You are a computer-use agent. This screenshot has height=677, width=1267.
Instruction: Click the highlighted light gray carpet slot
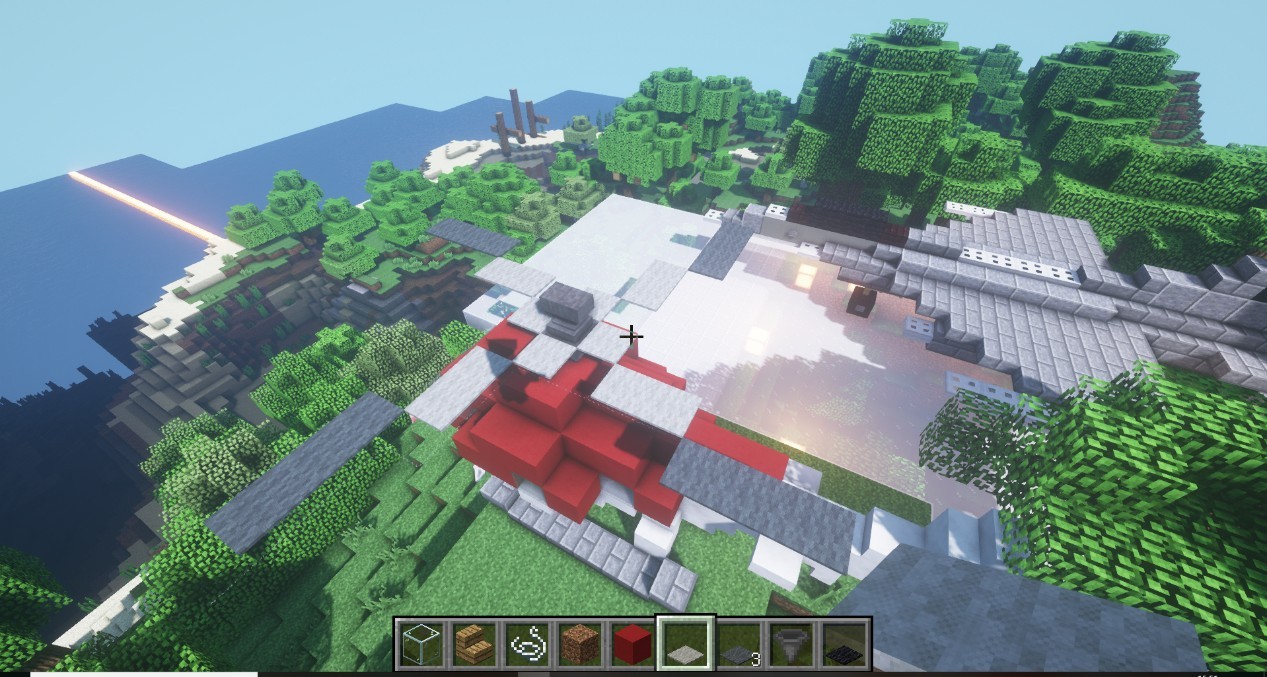[x=684, y=644]
